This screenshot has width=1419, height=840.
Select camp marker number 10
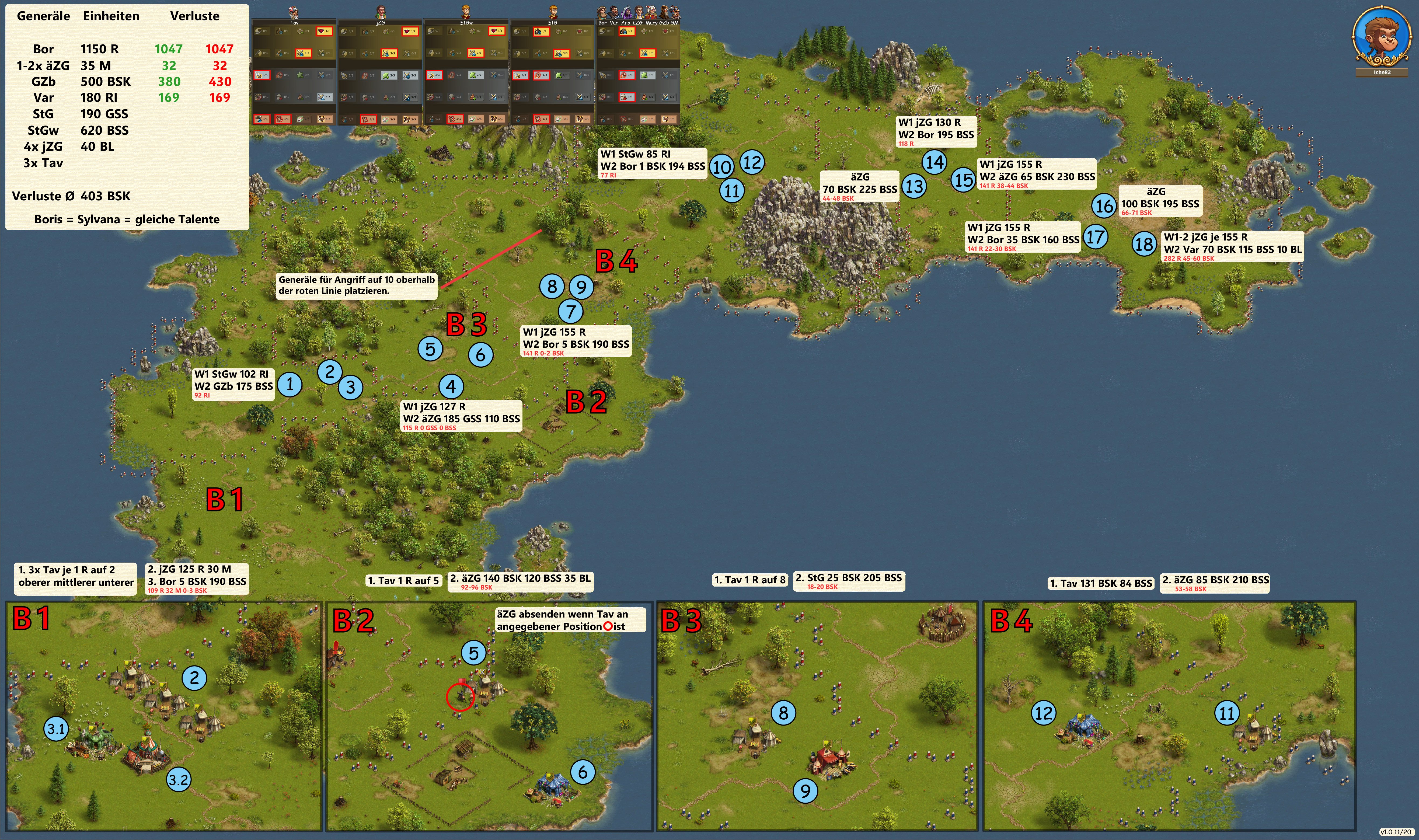point(721,167)
